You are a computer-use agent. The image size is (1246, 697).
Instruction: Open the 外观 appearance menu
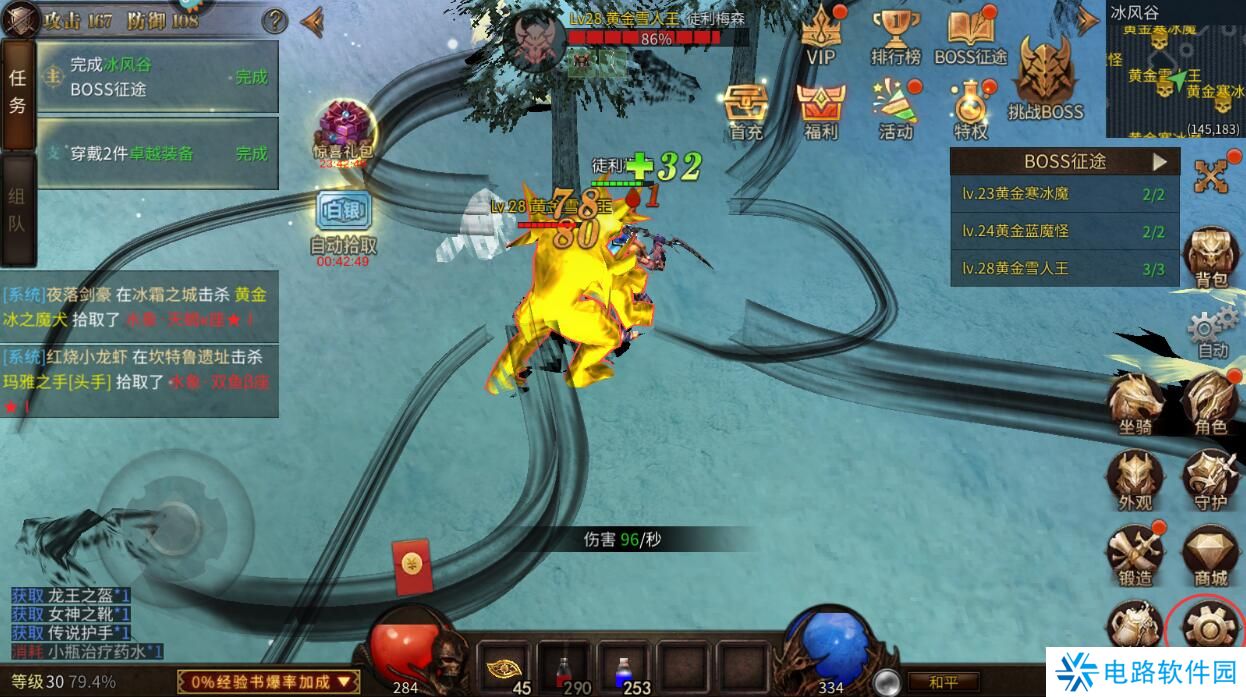coord(1136,478)
